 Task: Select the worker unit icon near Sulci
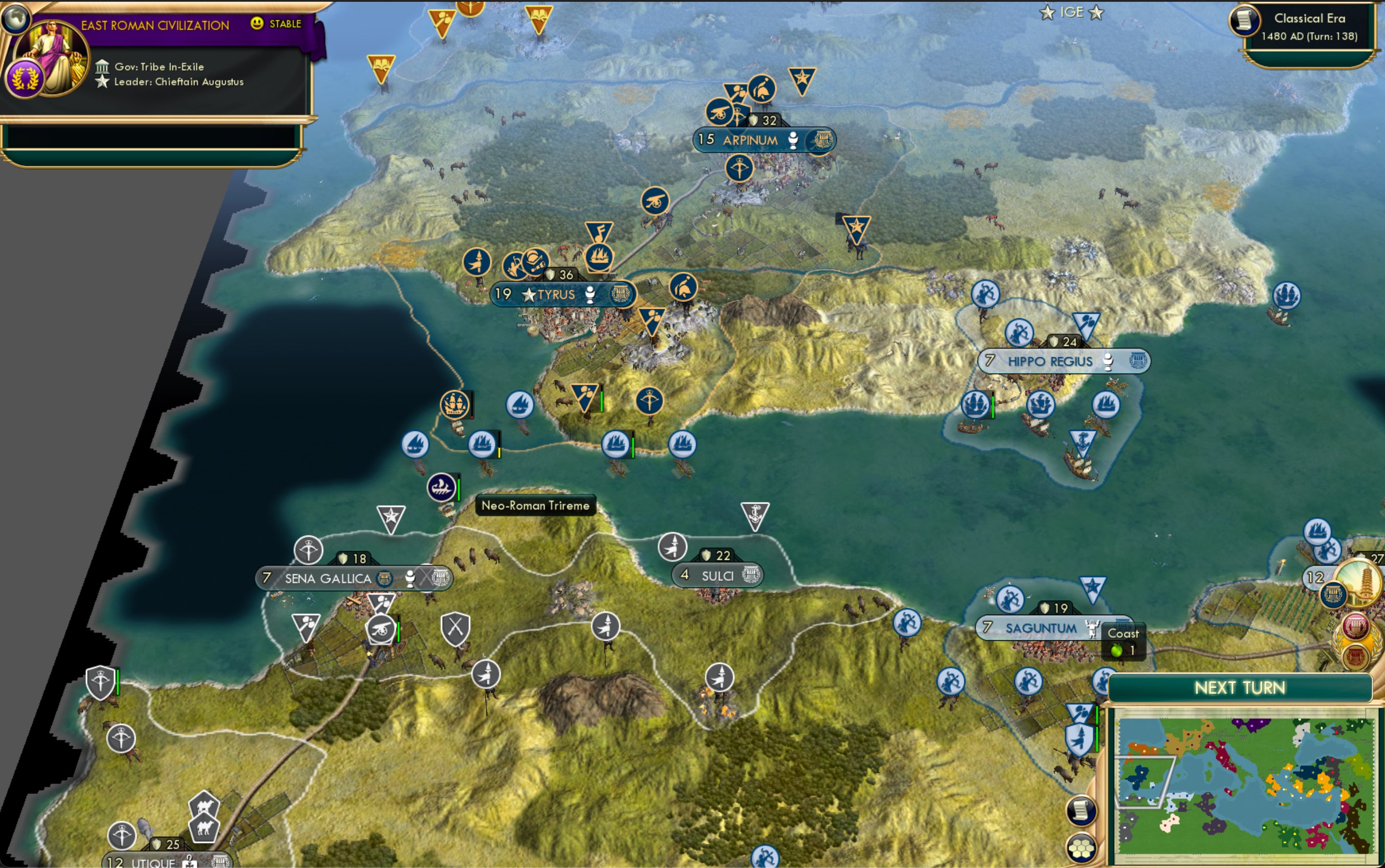coord(673,547)
